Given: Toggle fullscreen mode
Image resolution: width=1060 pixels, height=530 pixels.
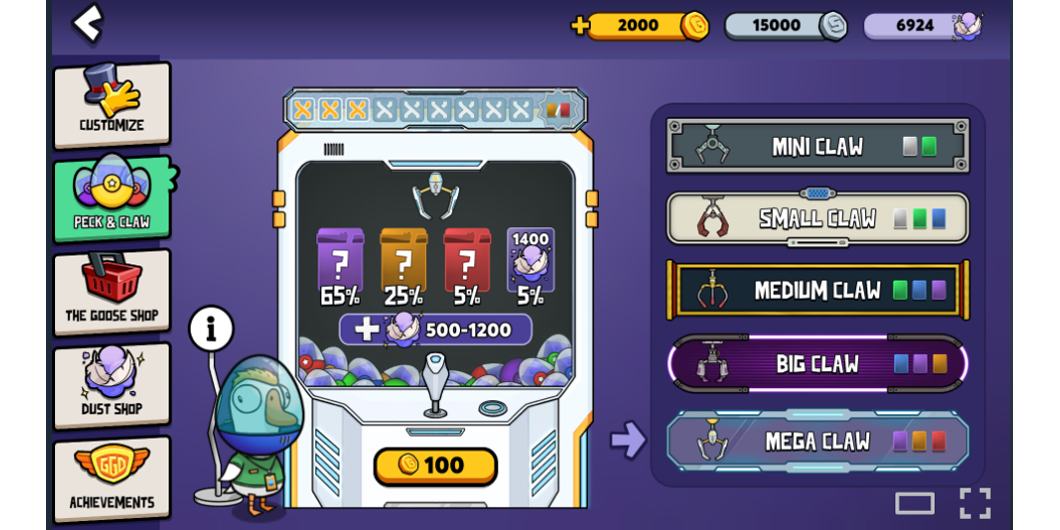Looking at the screenshot, I should click(975, 503).
